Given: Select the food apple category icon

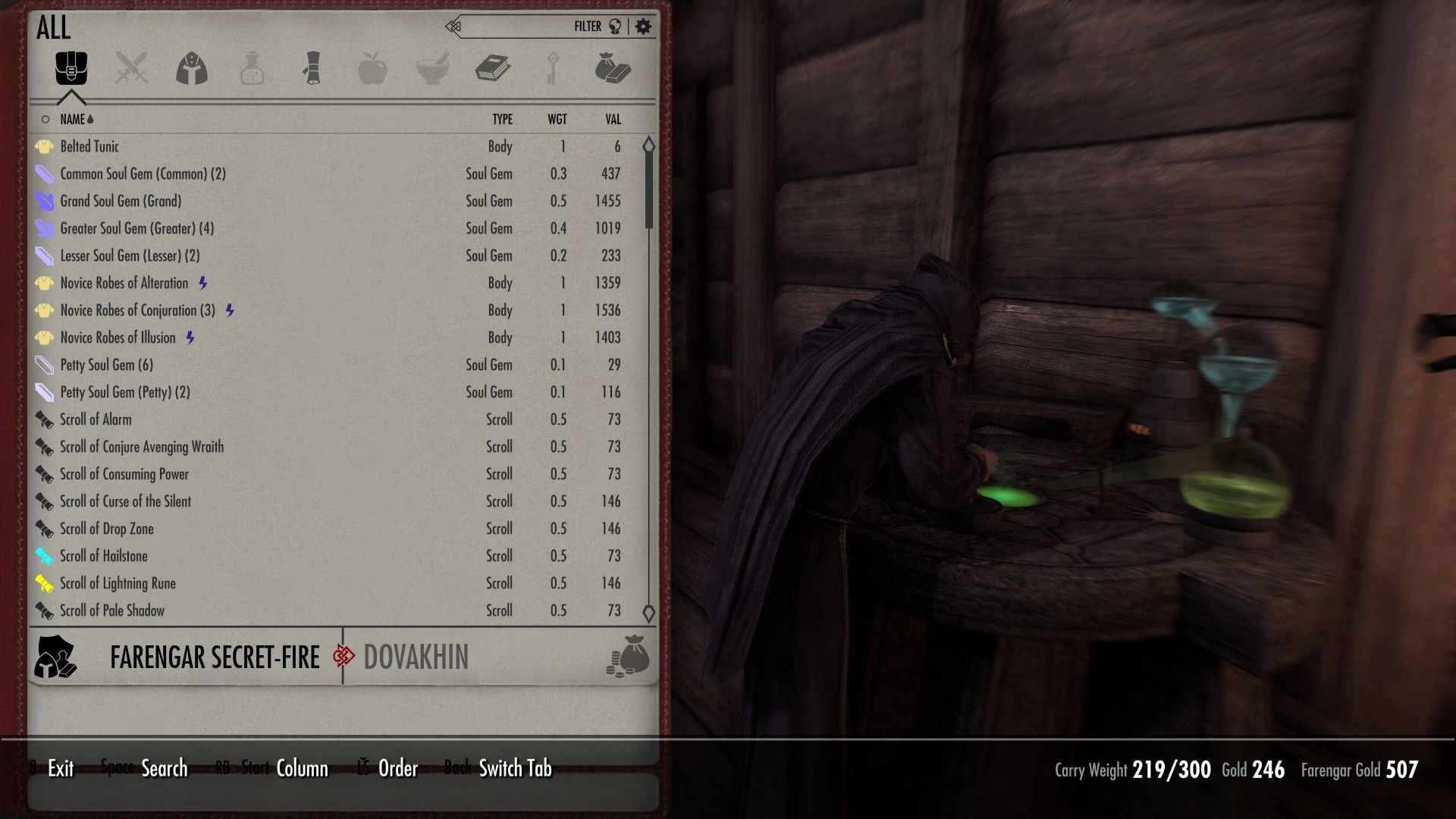Looking at the screenshot, I should pos(372,68).
